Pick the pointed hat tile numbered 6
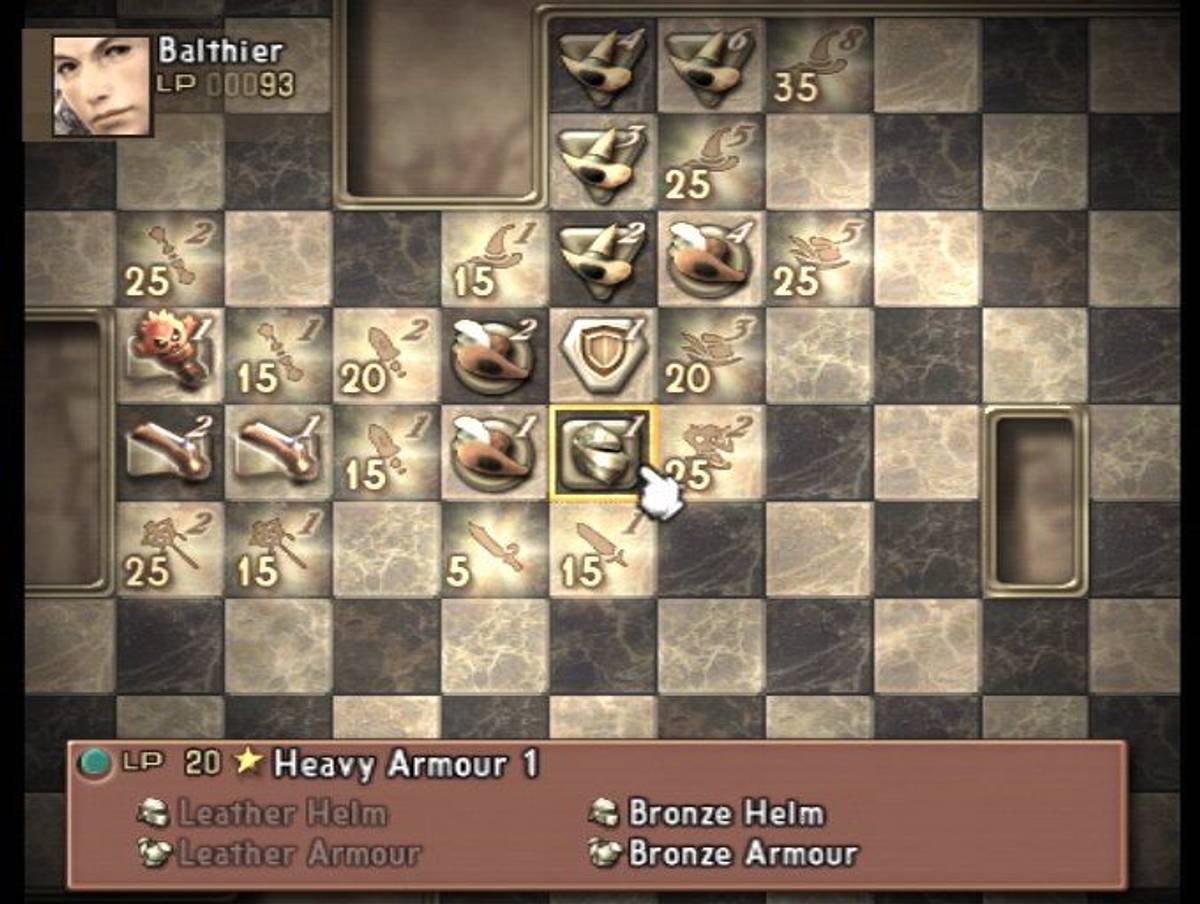Image resolution: width=1200 pixels, height=904 pixels. pyautogui.click(x=708, y=65)
